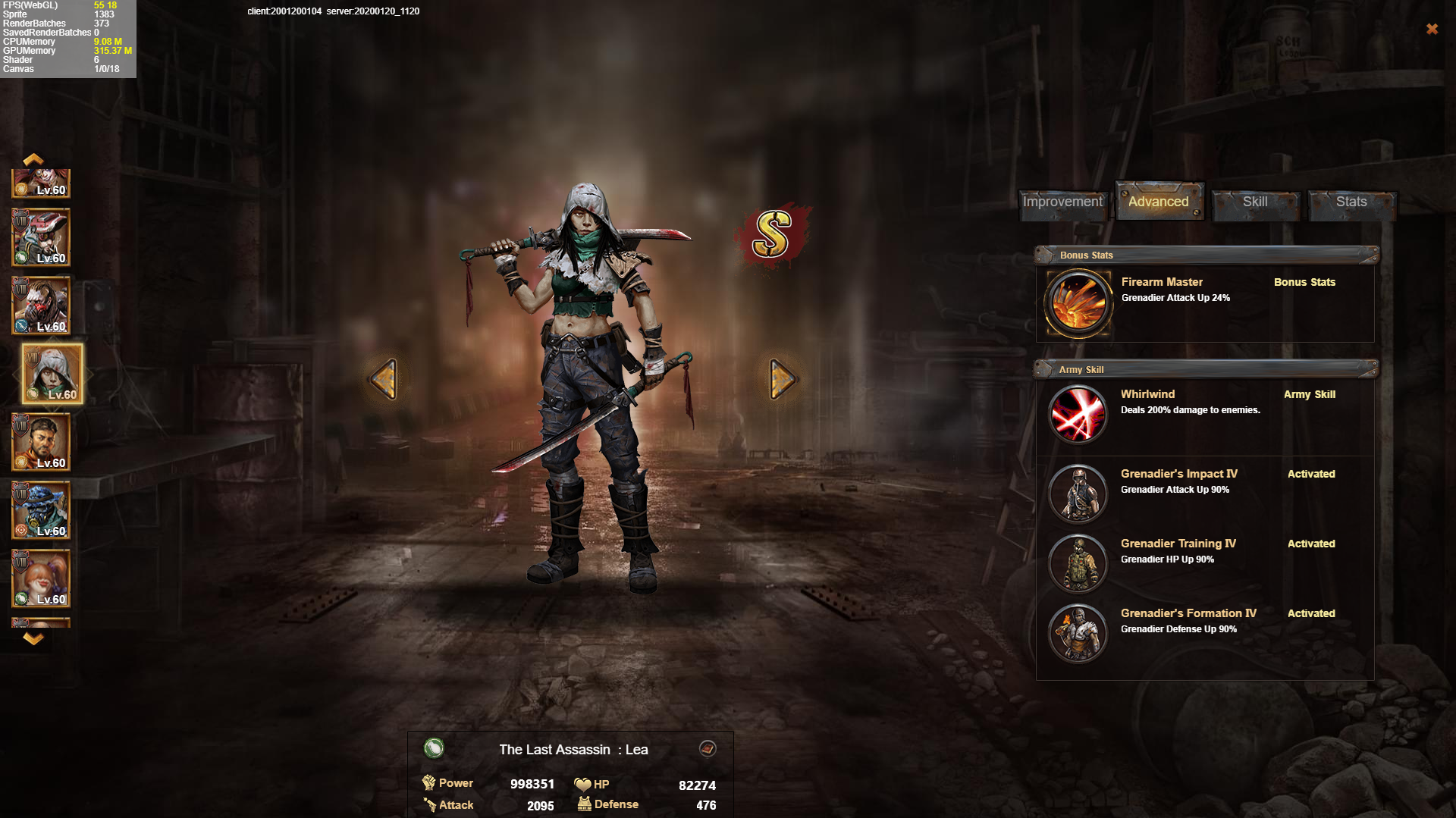
Task: Click the hero list down chevron
Action: tap(33, 638)
